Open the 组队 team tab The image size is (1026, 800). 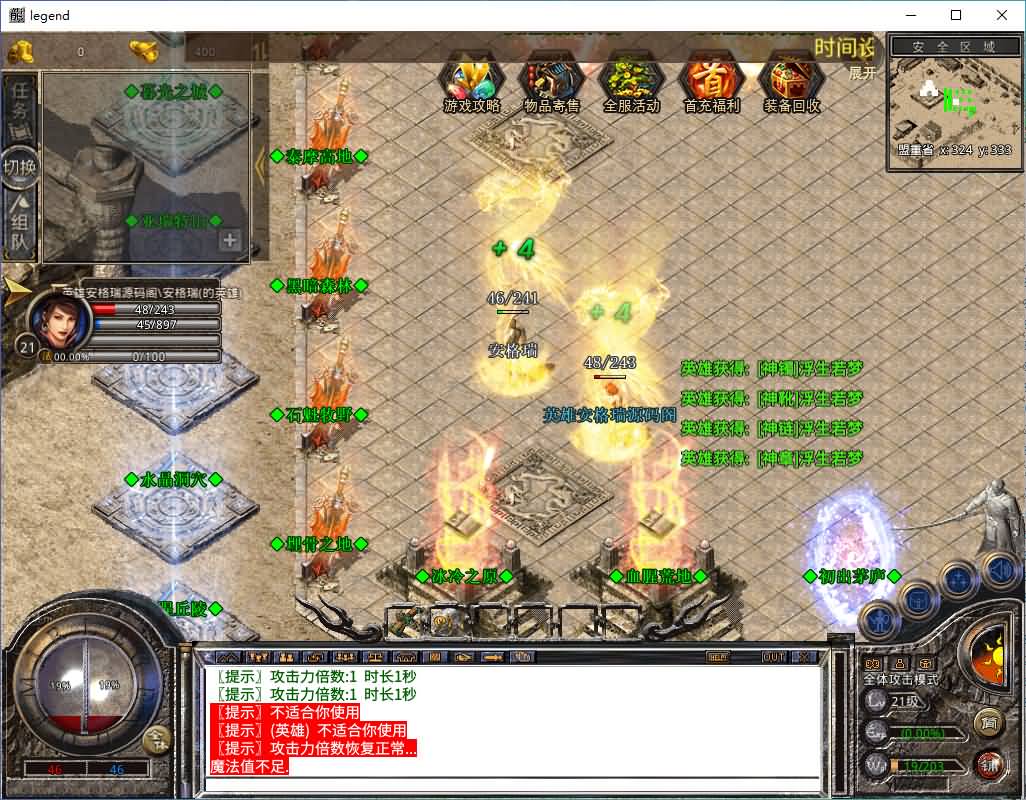coord(20,225)
